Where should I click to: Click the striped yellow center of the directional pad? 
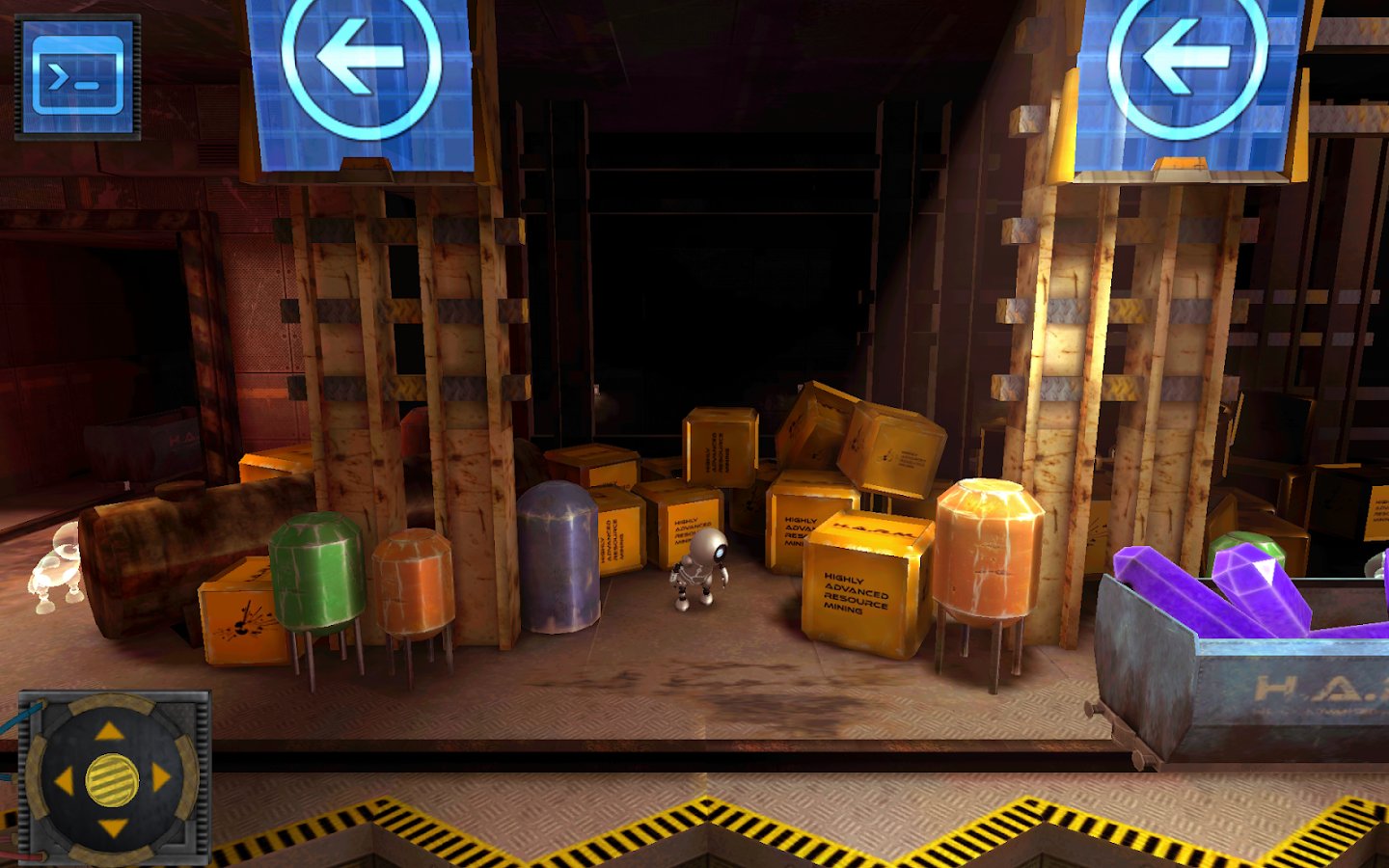coord(112,779)
